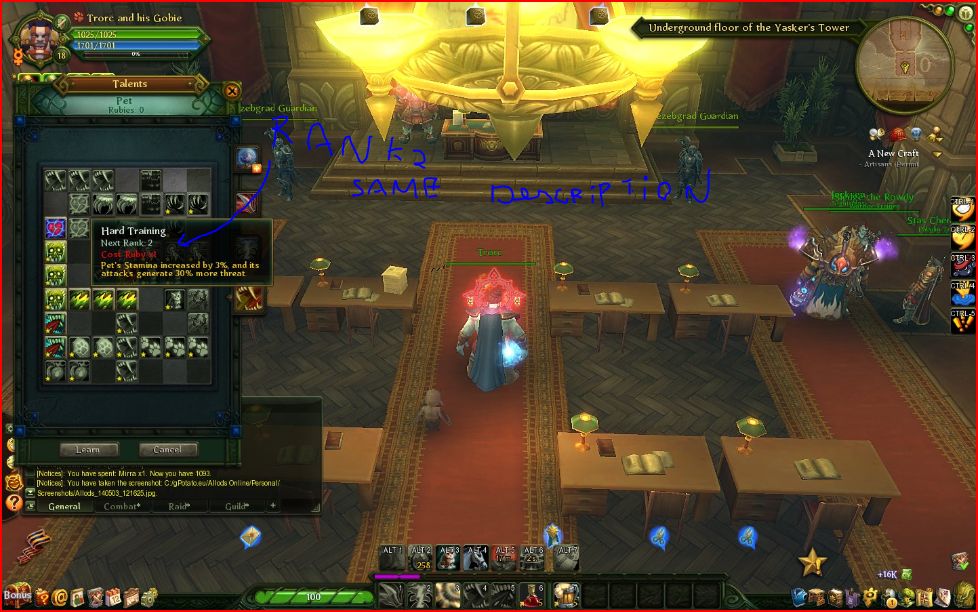Cancel the talent selection
This screenshot has width=978, height=612.
[x=167, y=450]
